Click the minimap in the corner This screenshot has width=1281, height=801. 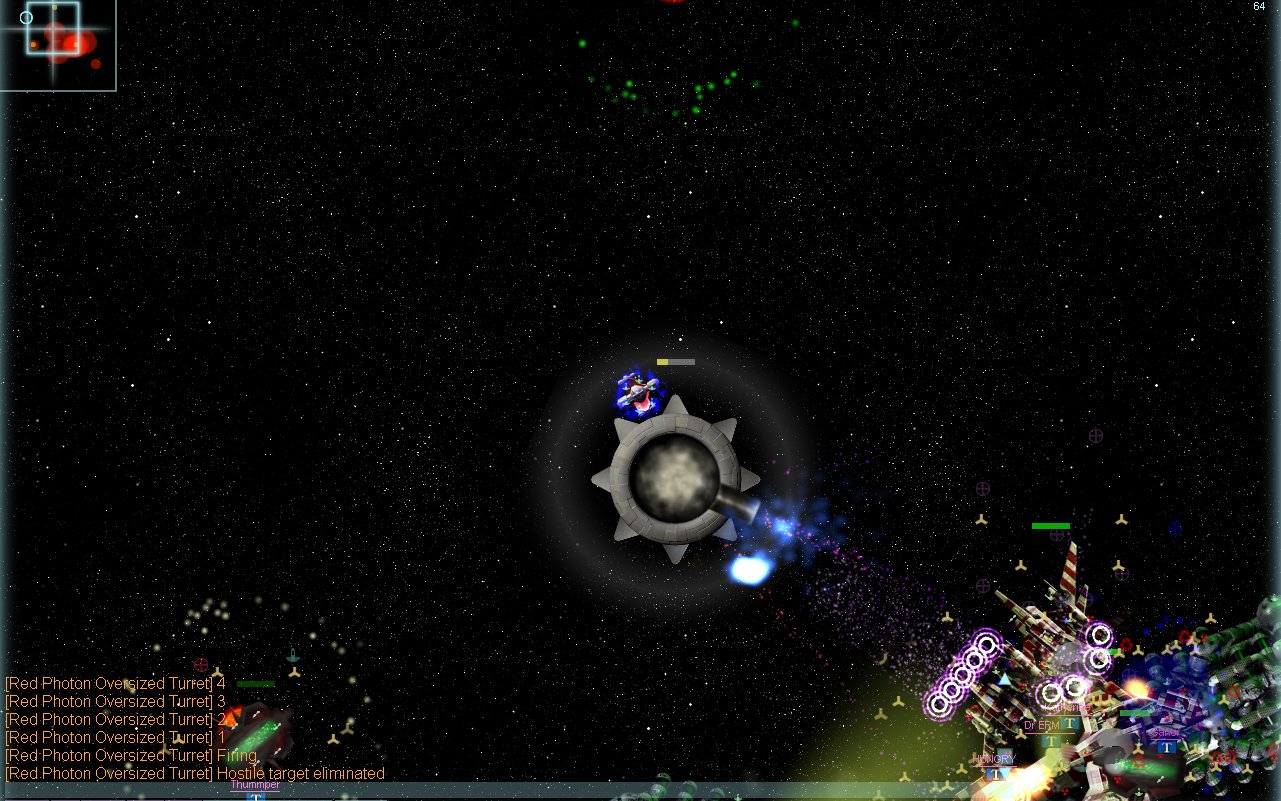pyautogui.click(x=58, y=45)
